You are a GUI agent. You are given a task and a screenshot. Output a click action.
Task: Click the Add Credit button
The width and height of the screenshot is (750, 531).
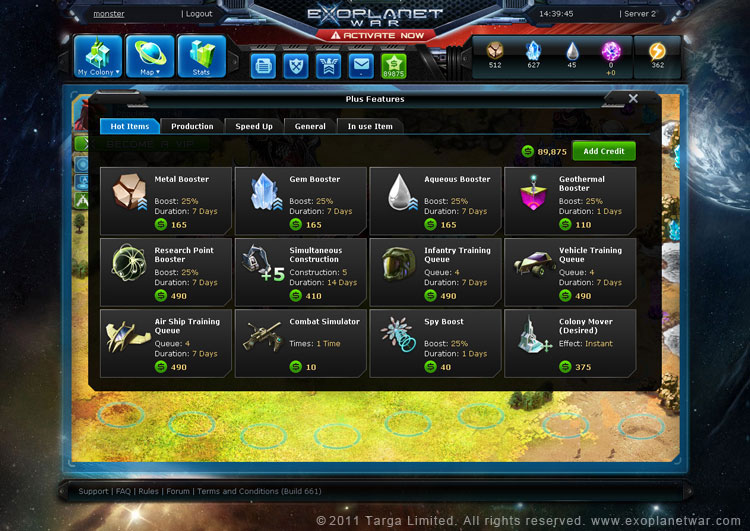[604, 151]
